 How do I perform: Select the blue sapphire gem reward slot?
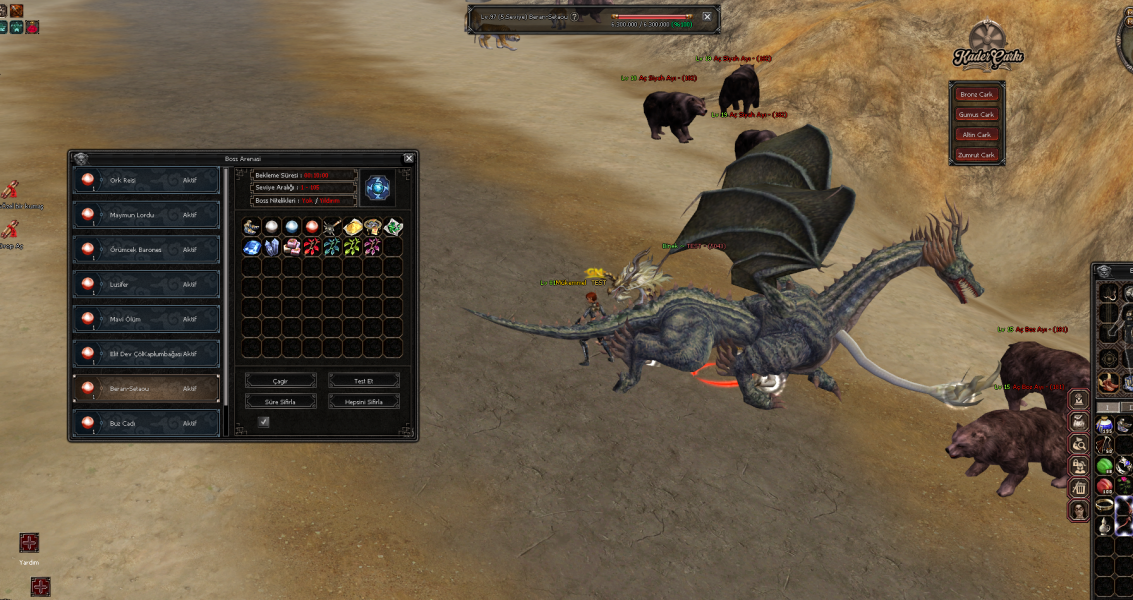pyautogui.click(x=252, y=247)
